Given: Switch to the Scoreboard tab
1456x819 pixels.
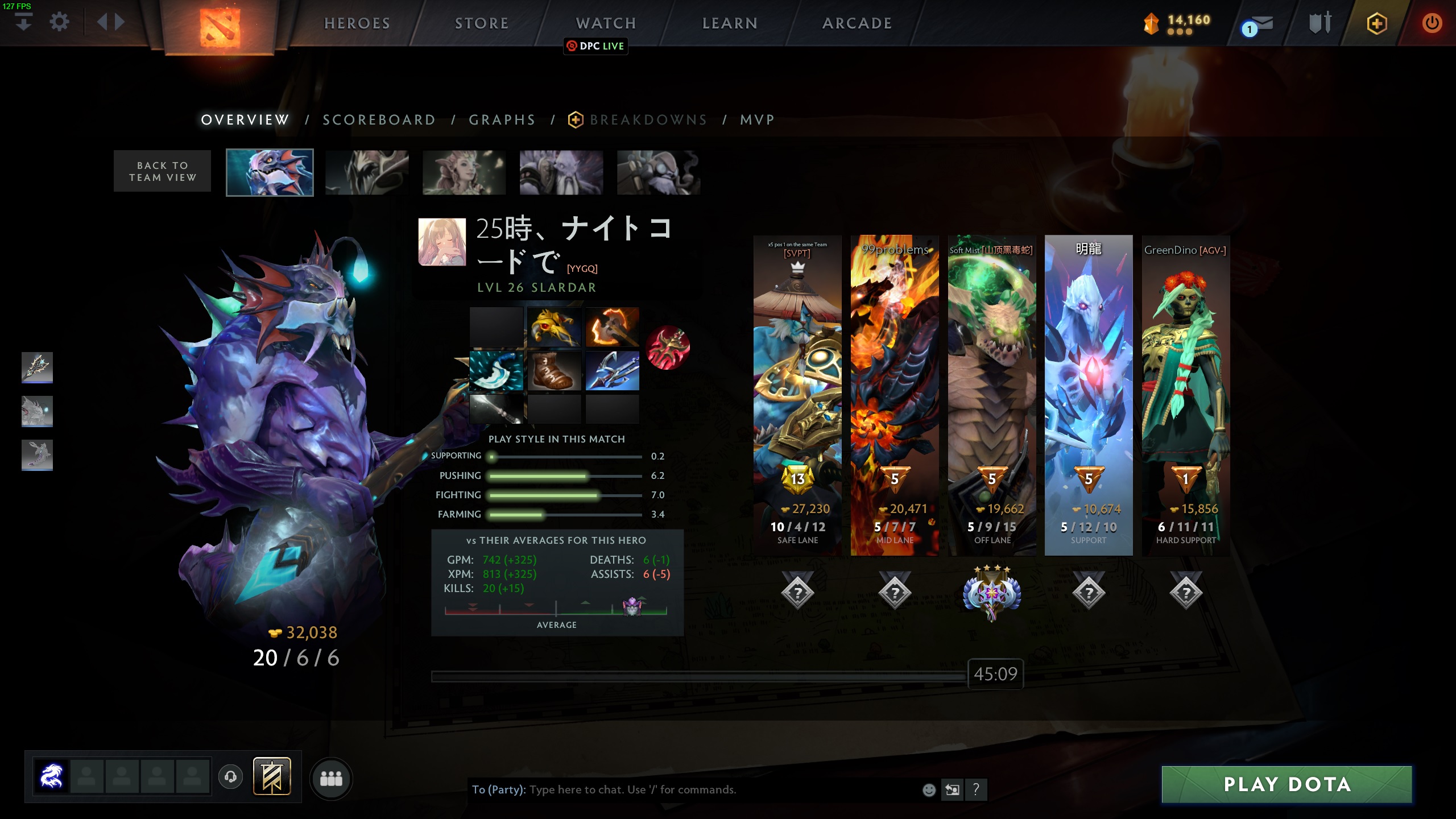Looking at the screenshot, I should 379,120.
